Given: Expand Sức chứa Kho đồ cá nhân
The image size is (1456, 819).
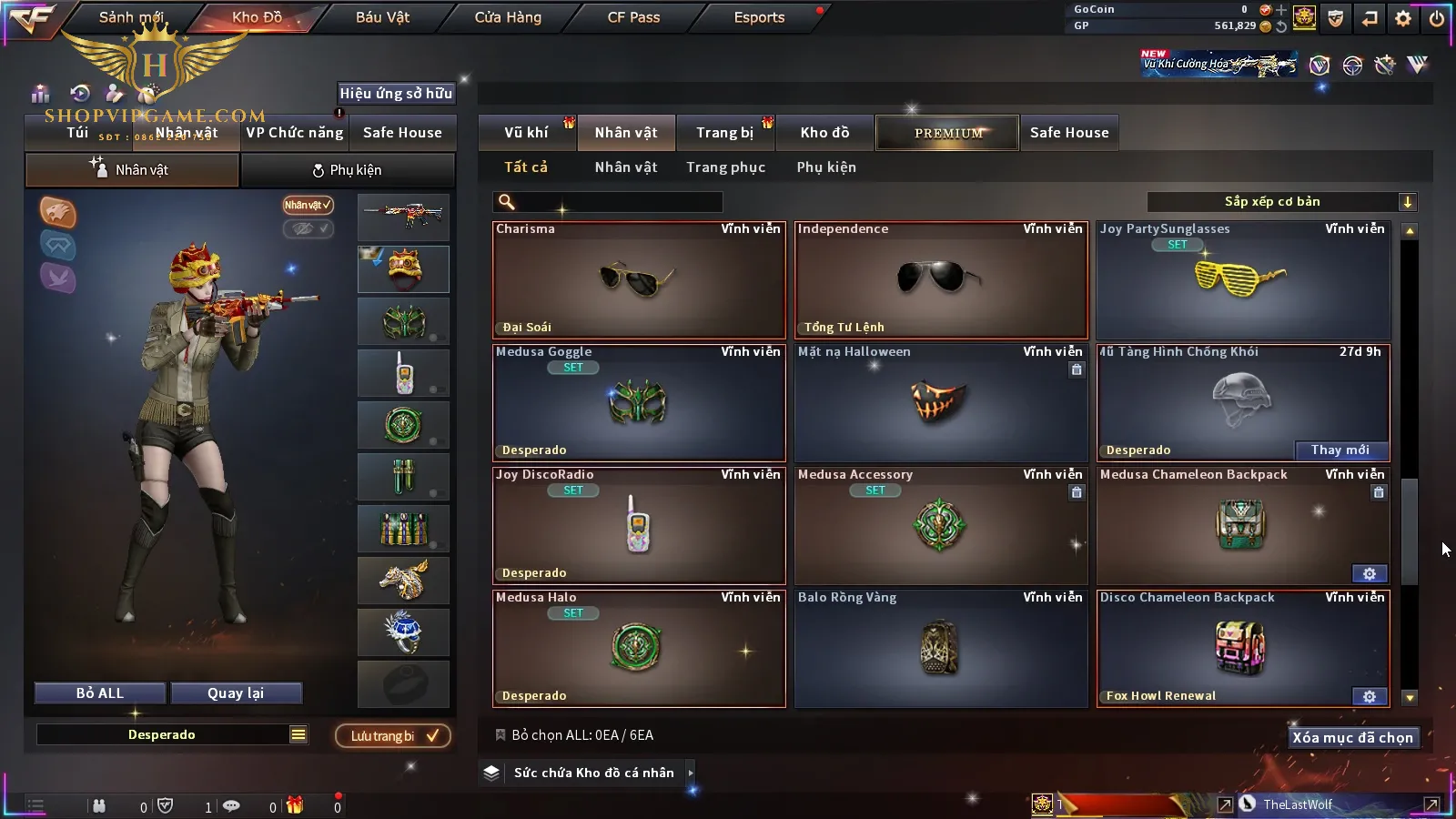Looking at the screenshot, I should 594,773.
